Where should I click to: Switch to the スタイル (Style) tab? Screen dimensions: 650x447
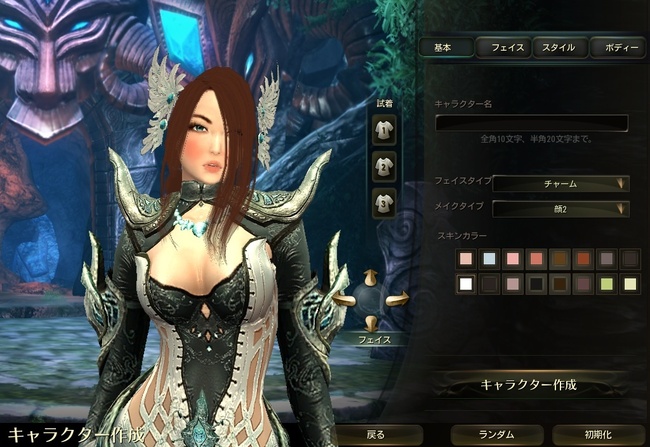558,47
